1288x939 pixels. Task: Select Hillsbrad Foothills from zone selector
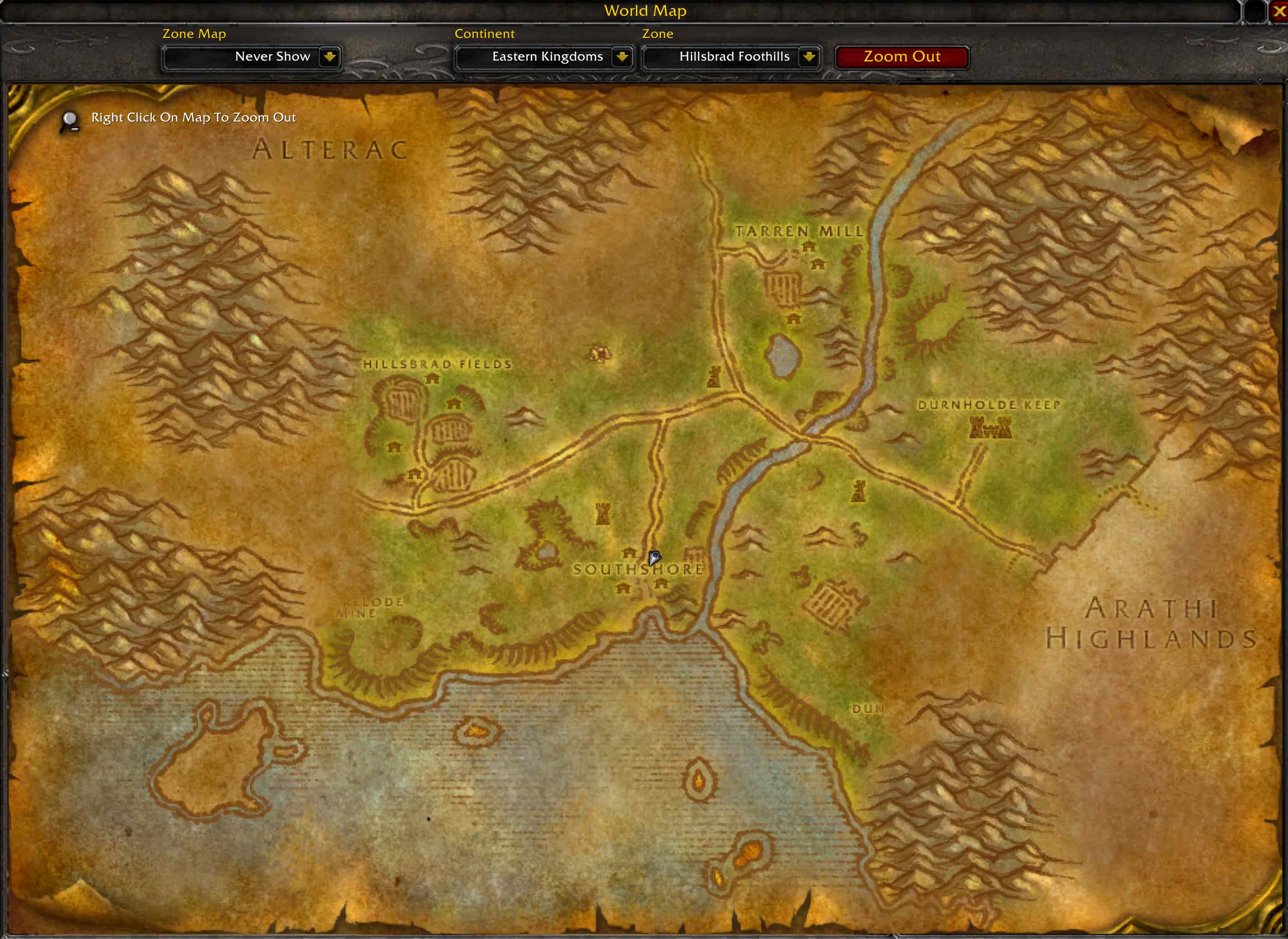[x=734, y=56]
